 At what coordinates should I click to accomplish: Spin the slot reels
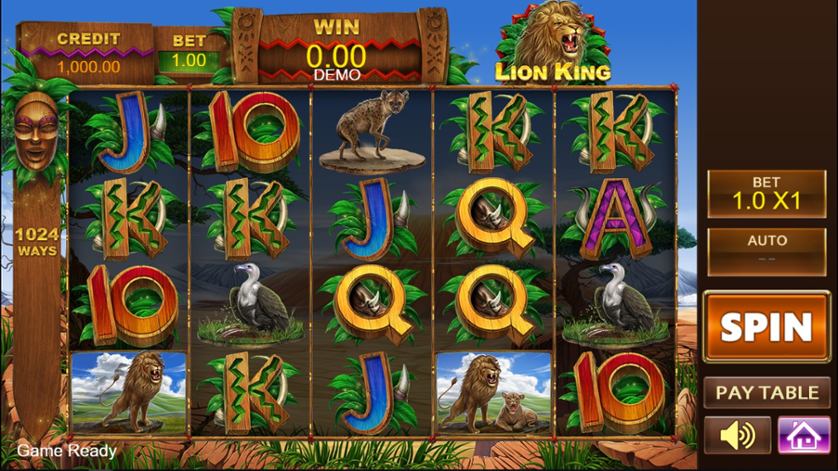[x=766, y=327]
